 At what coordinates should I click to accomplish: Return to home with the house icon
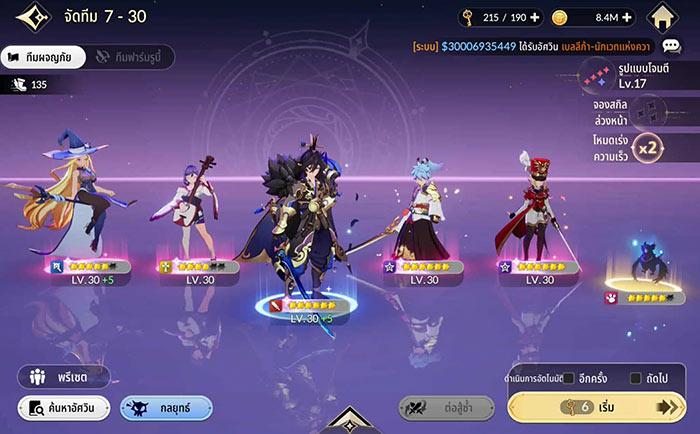664,18
